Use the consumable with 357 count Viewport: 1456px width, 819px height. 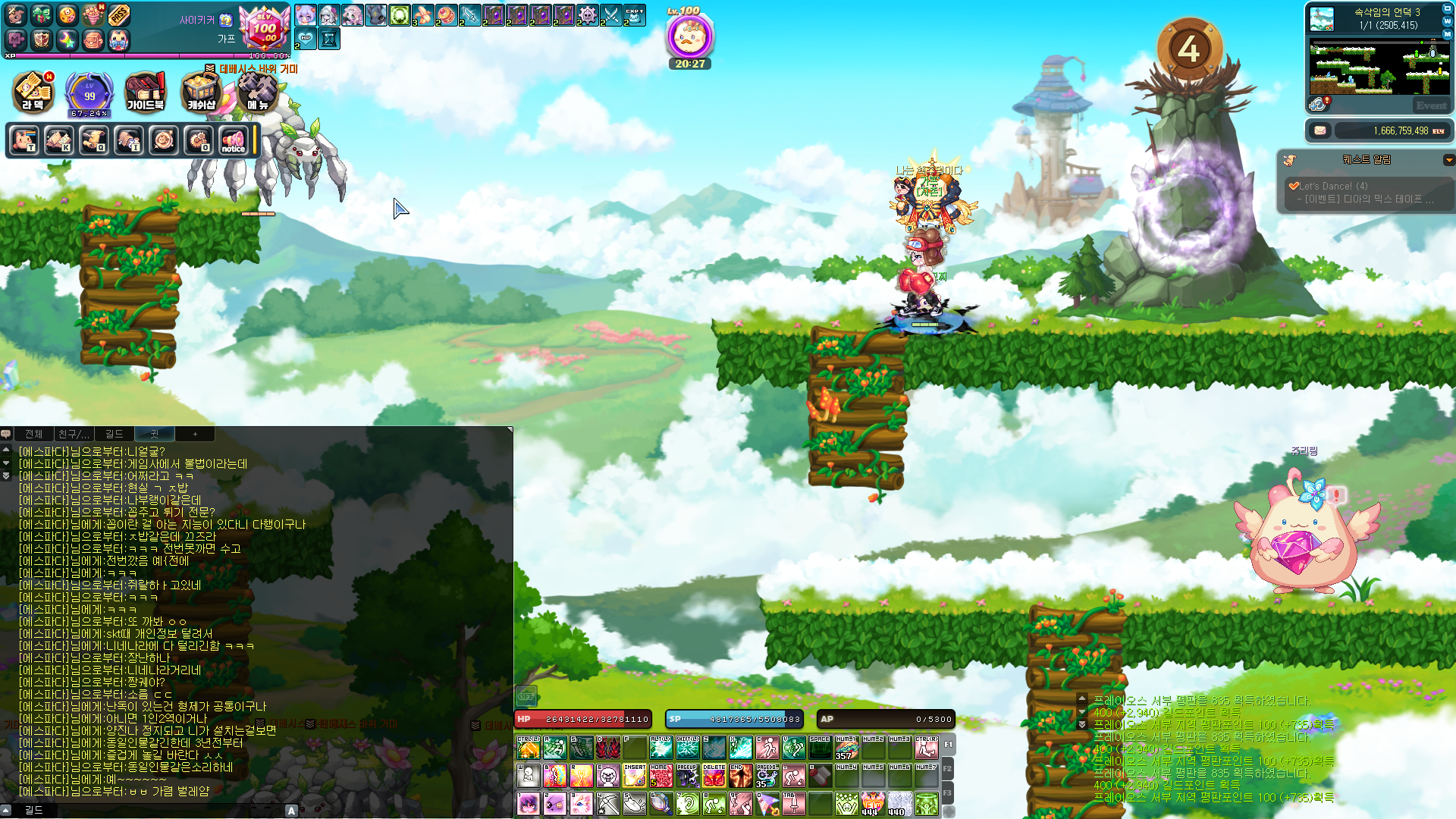[x=846, y=748]
